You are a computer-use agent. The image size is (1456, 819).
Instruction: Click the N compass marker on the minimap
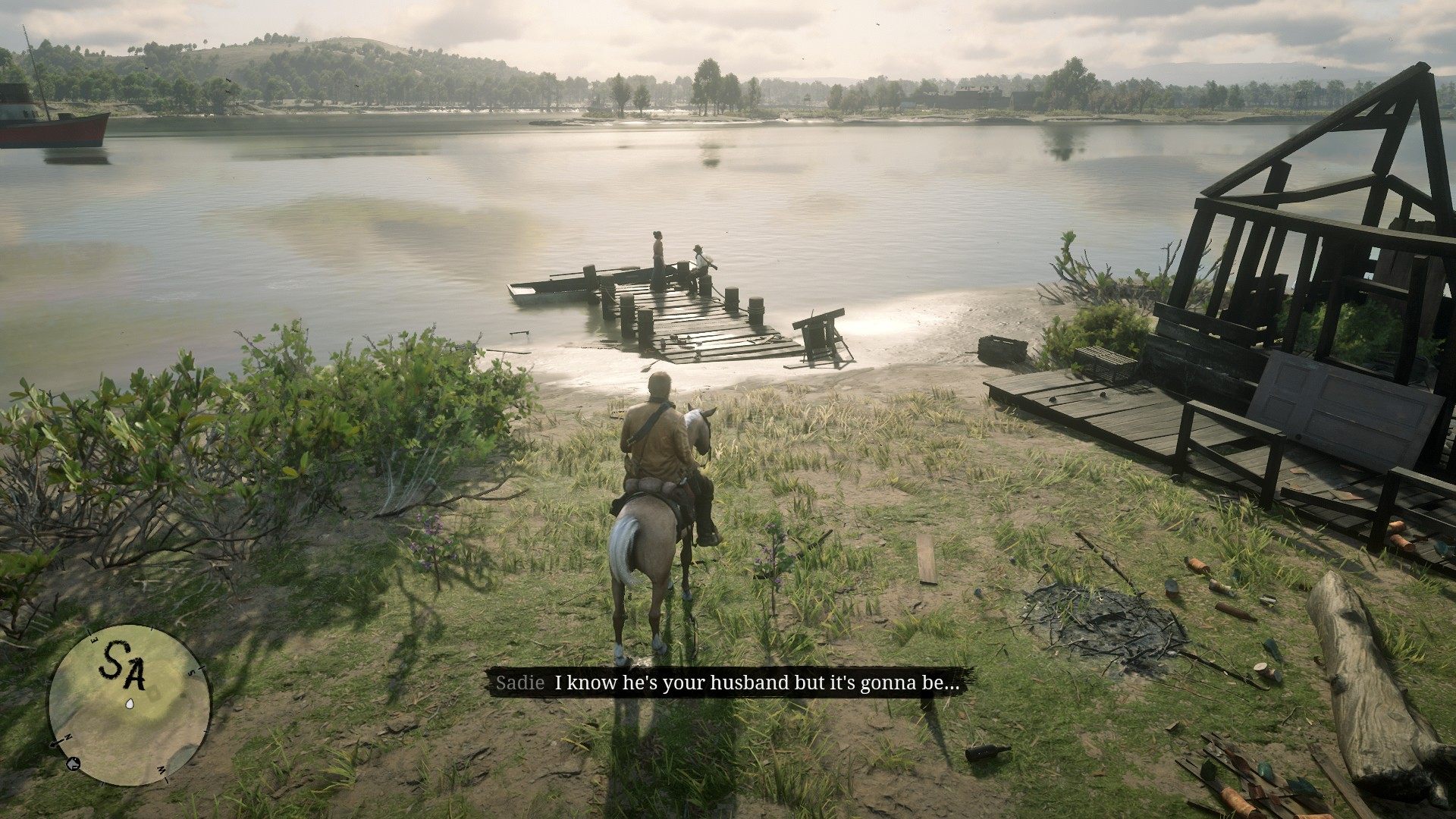[67, 737]
